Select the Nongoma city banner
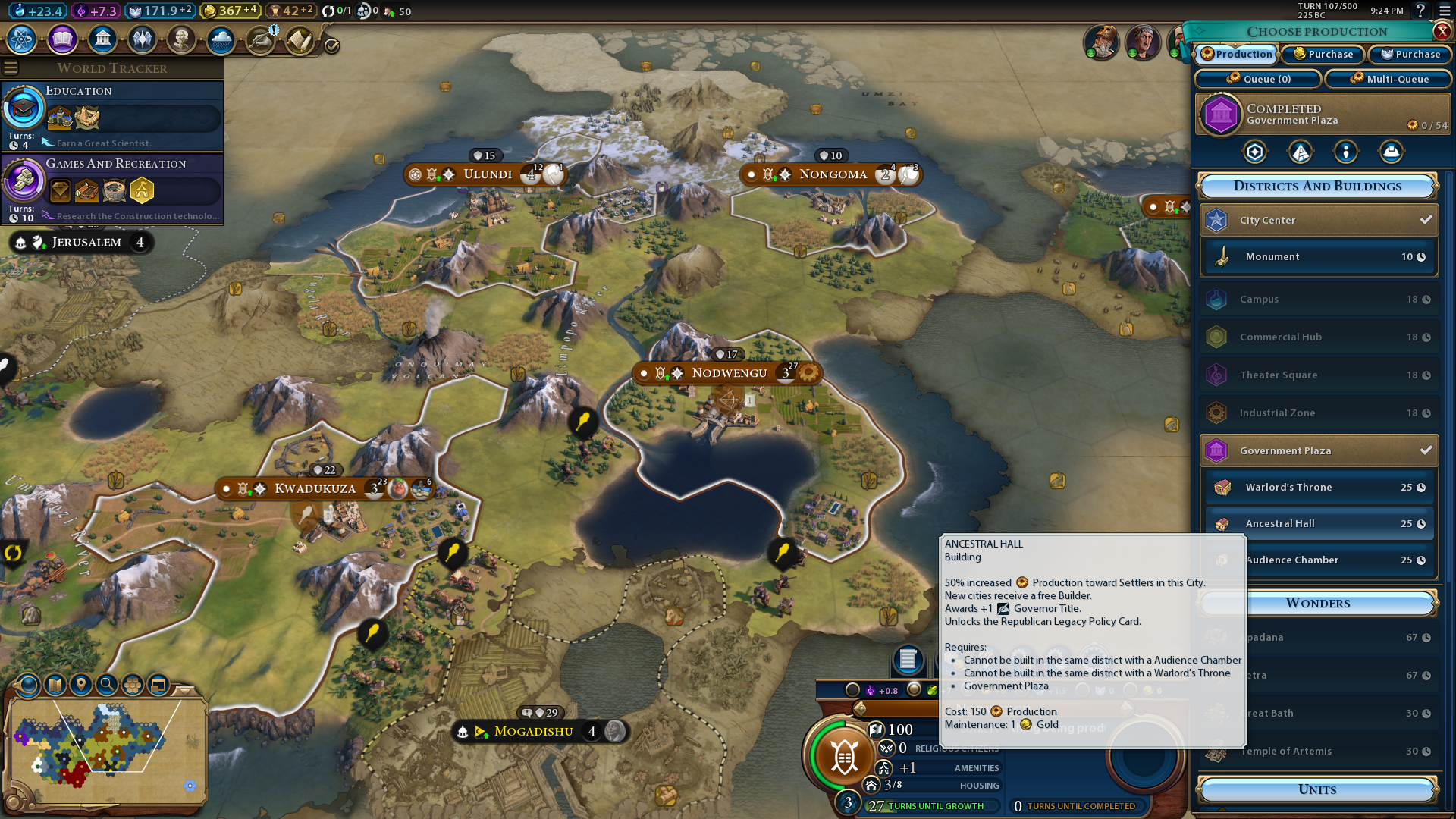This screenshot has height=819, width=1456. tap(833, 174)
